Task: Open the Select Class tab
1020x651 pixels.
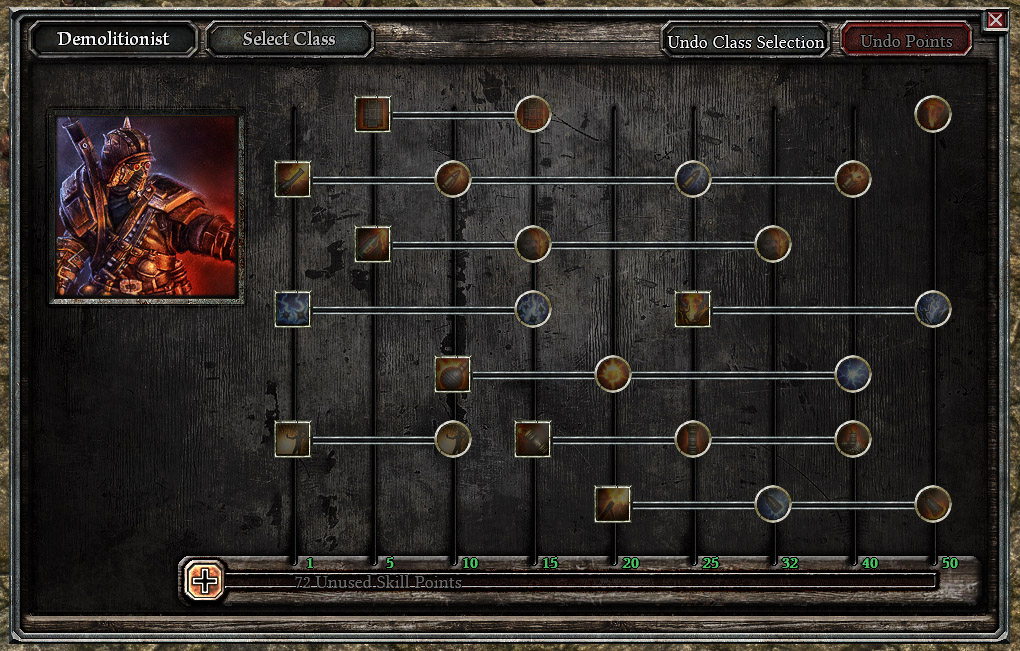Action: point(289,40)
